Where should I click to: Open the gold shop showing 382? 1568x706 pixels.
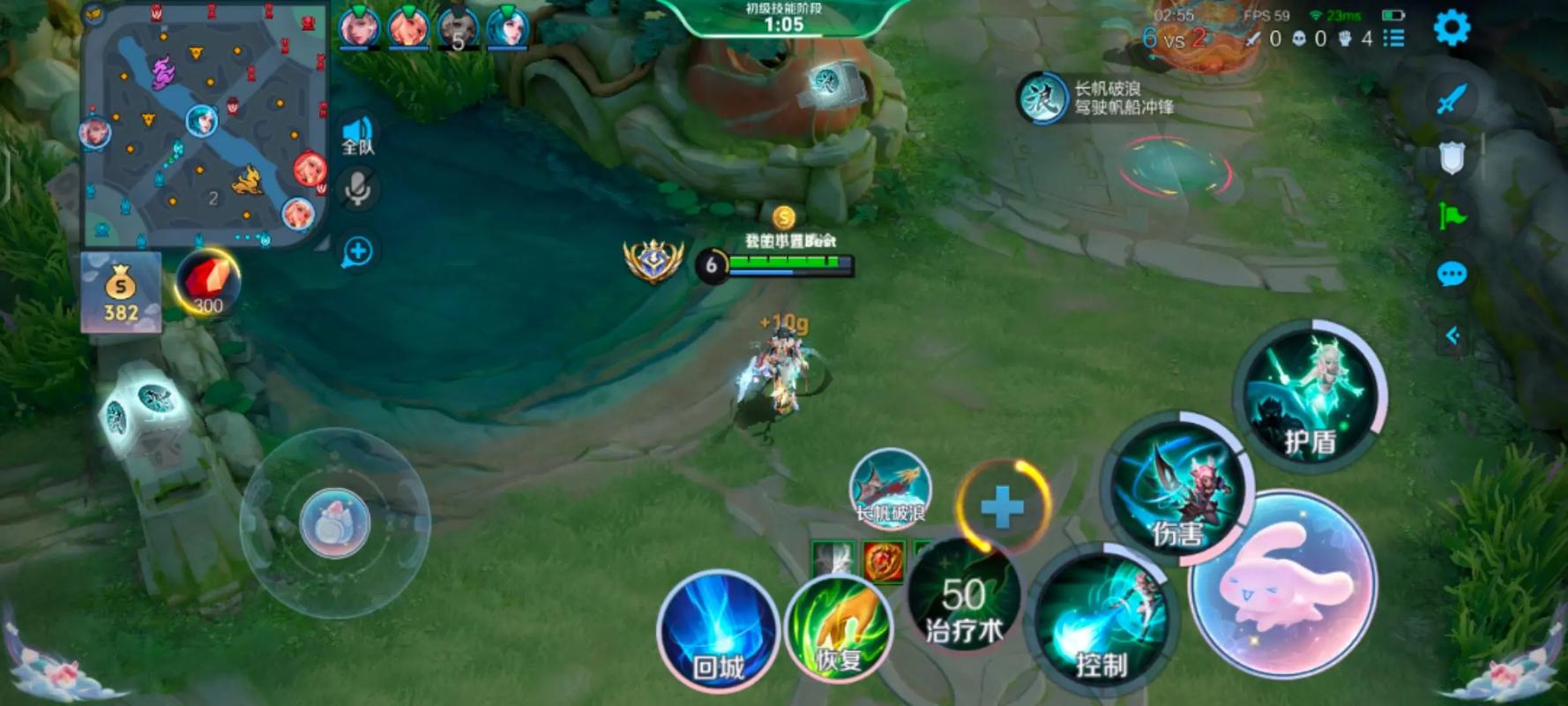tap(121, 293)
